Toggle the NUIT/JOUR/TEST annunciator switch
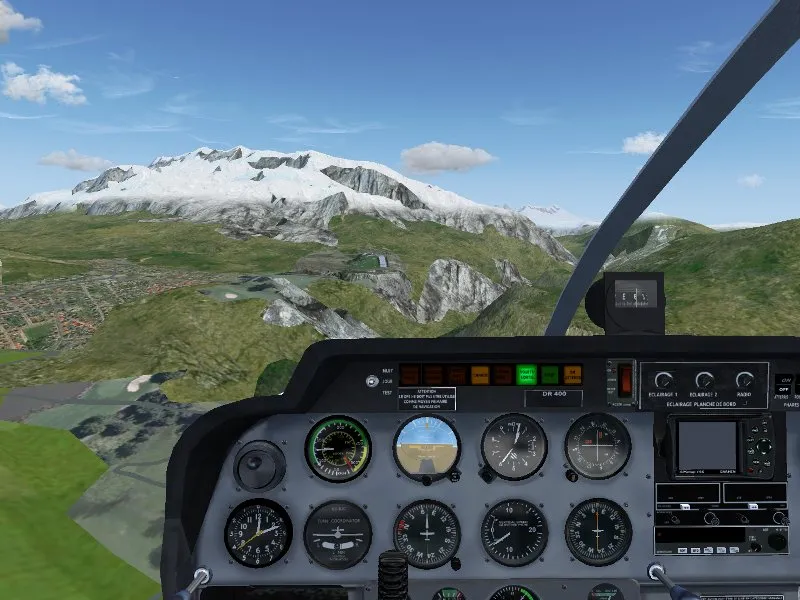This screenshot has width=800, height=600. click(373, 381)
